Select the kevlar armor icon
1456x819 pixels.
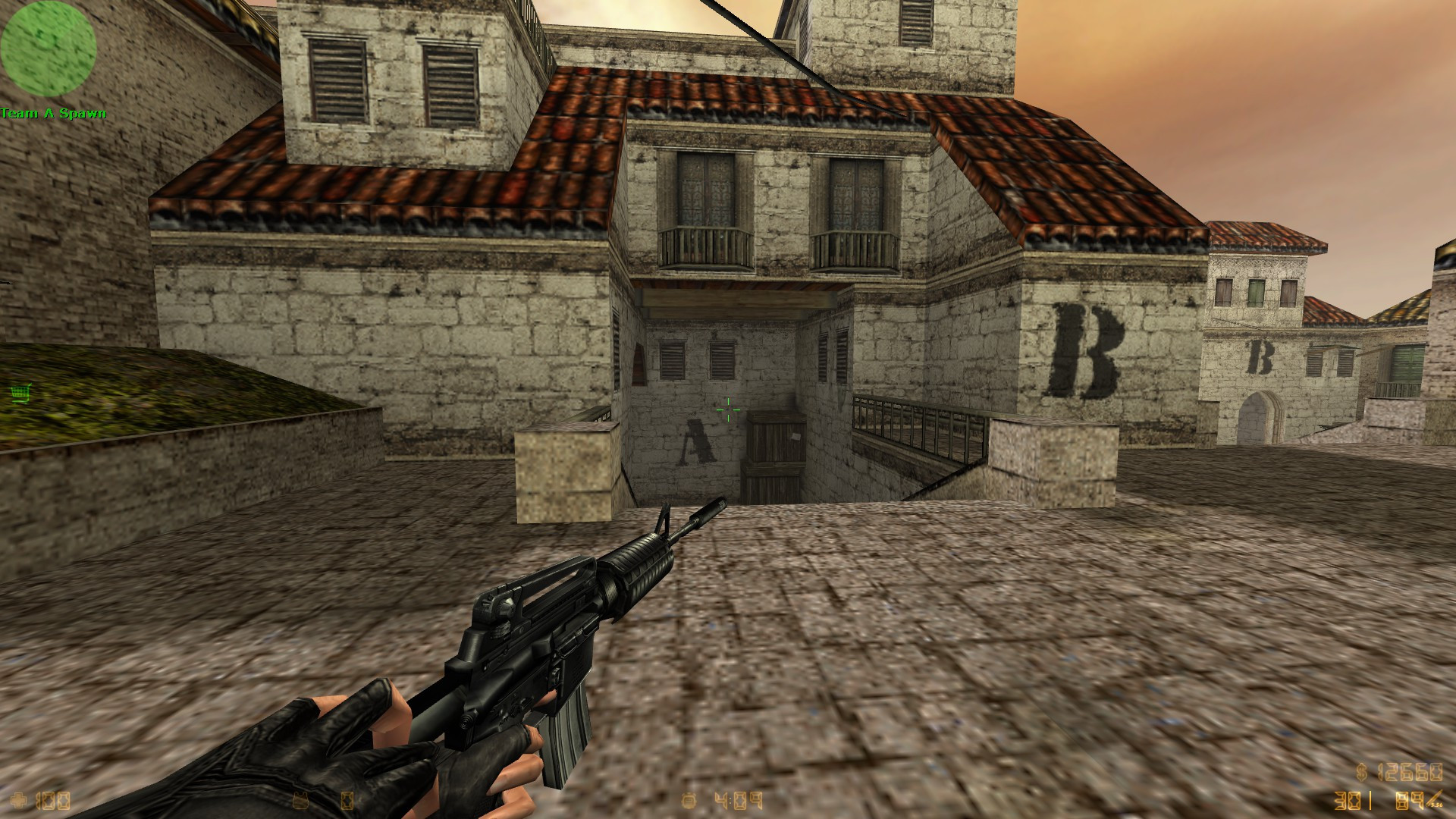click(x=301, y=802)
